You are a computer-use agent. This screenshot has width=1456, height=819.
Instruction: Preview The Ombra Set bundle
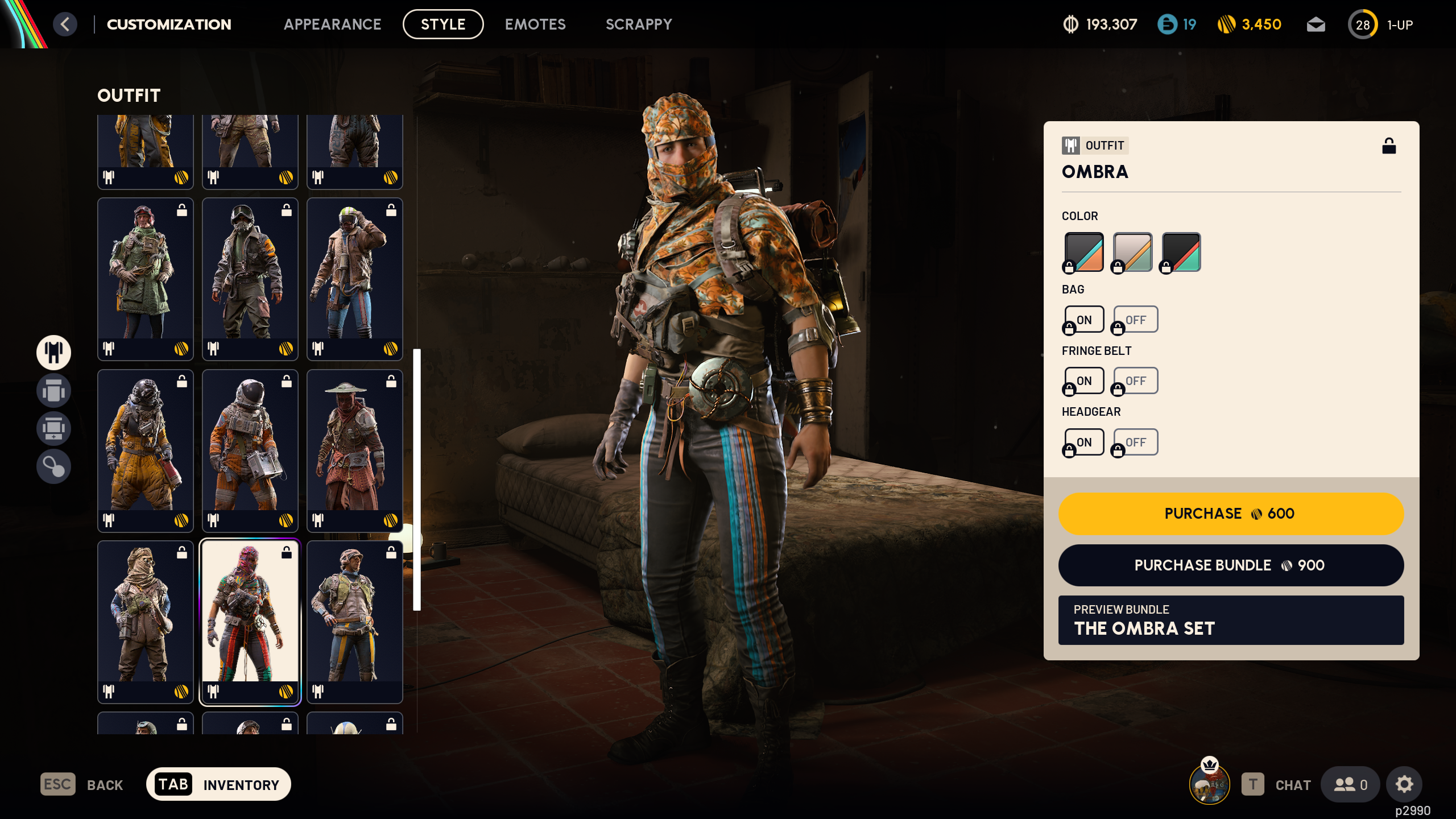(1230, 620)
